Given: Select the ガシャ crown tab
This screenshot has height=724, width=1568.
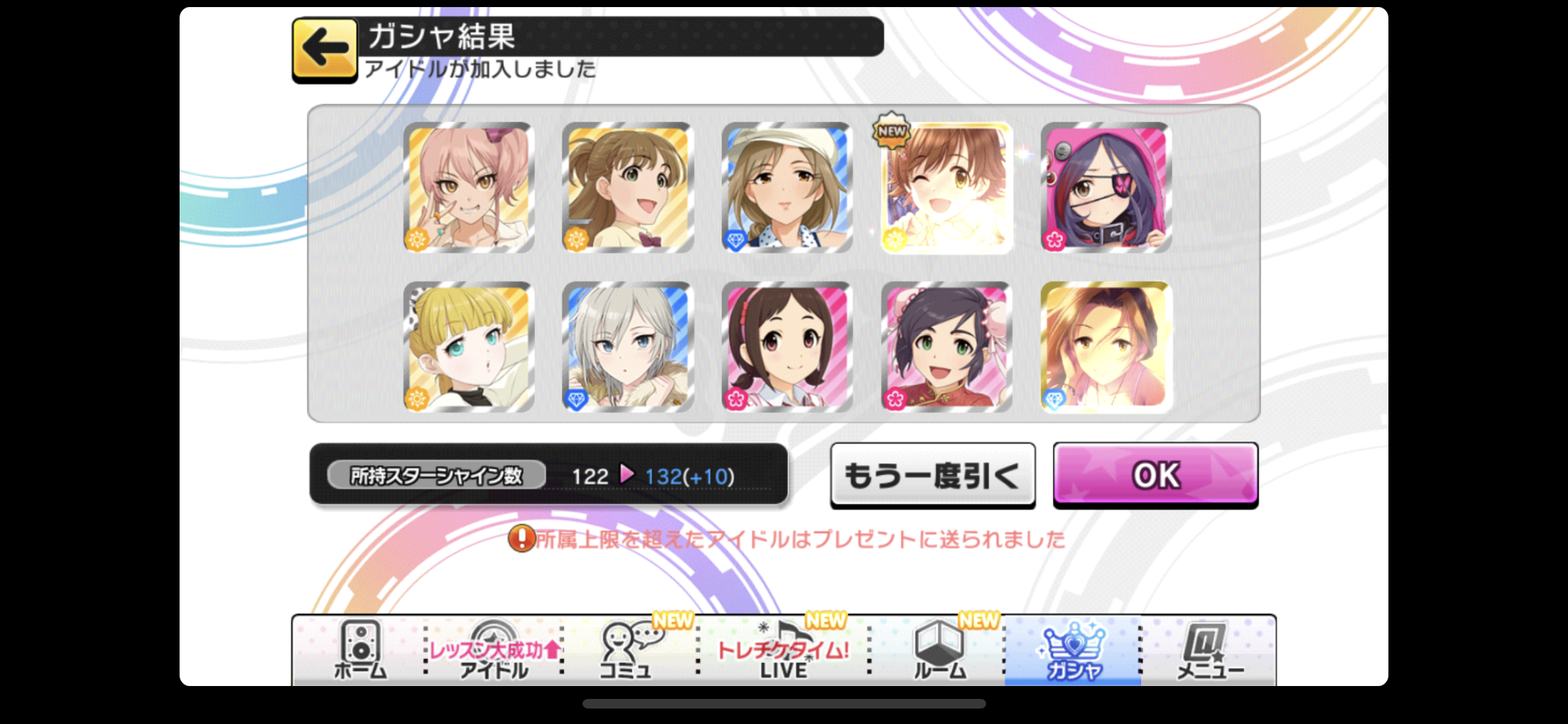Looking at the screenshot, I should pos(1073,650).
